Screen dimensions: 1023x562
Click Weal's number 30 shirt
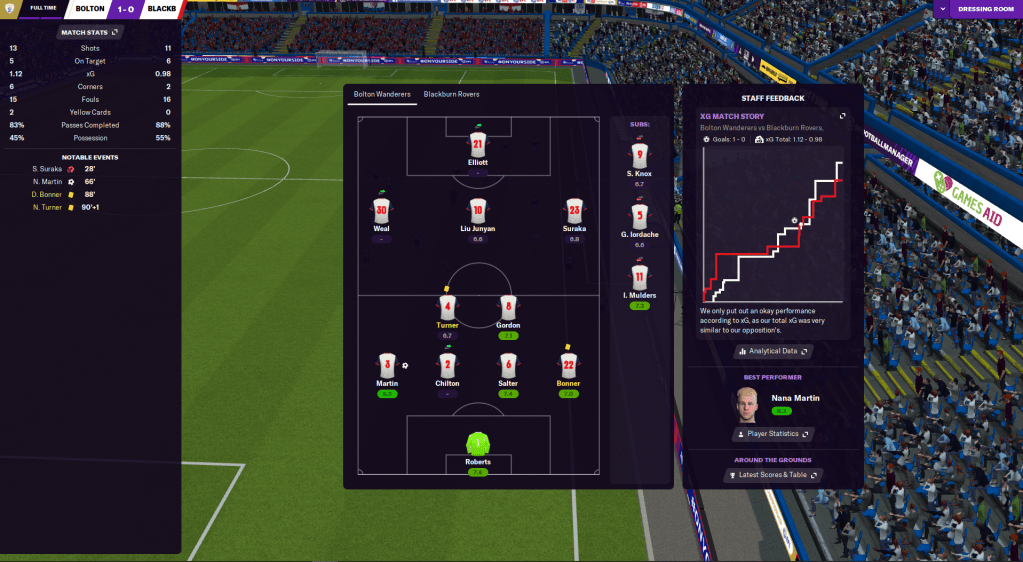[x=381, y=211]
